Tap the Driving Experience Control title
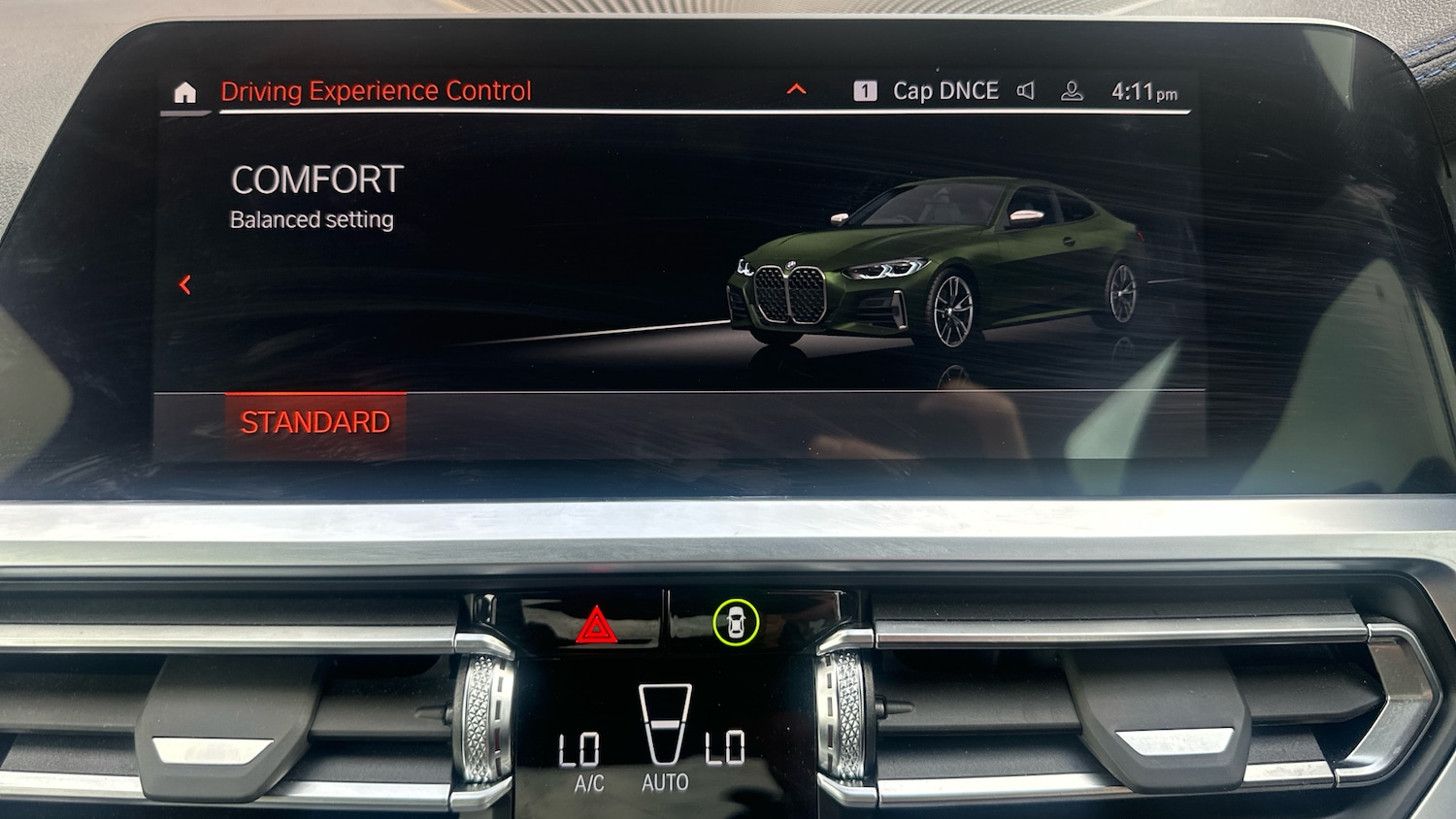This screenshot has height=819, width=1456. pos(376,91)
